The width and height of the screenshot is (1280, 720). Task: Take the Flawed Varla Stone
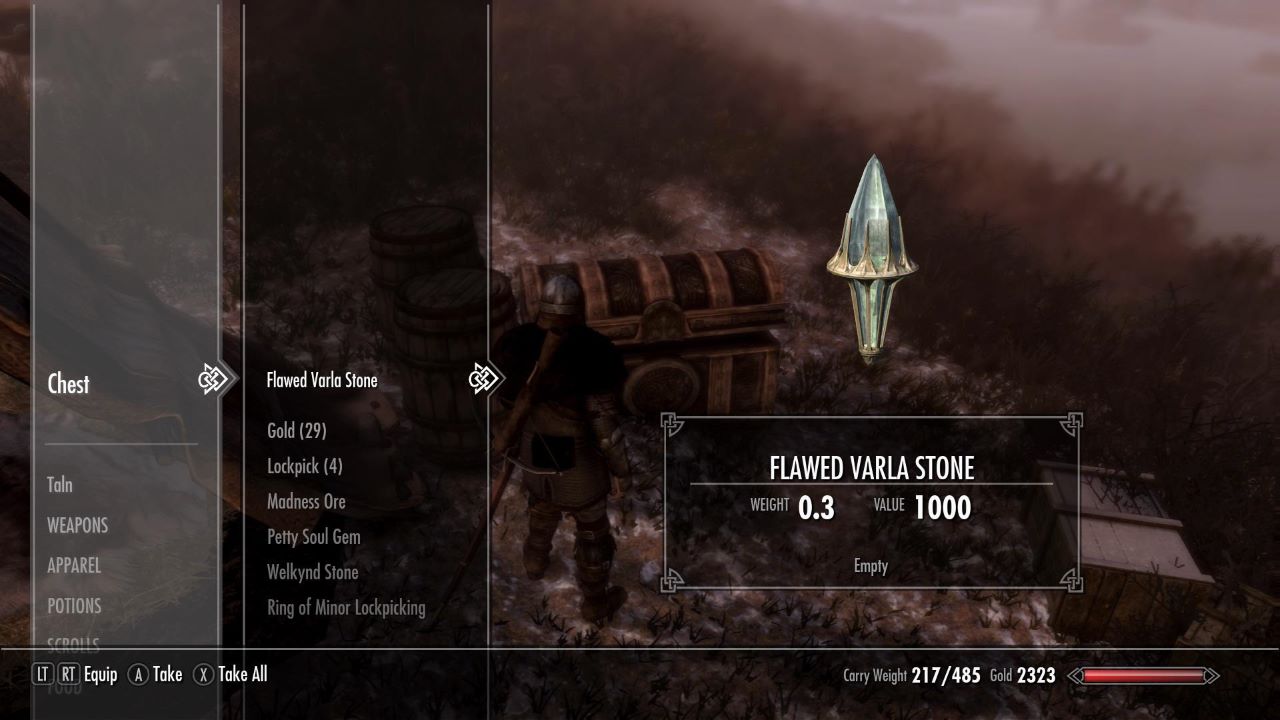(x=321, y=380)
